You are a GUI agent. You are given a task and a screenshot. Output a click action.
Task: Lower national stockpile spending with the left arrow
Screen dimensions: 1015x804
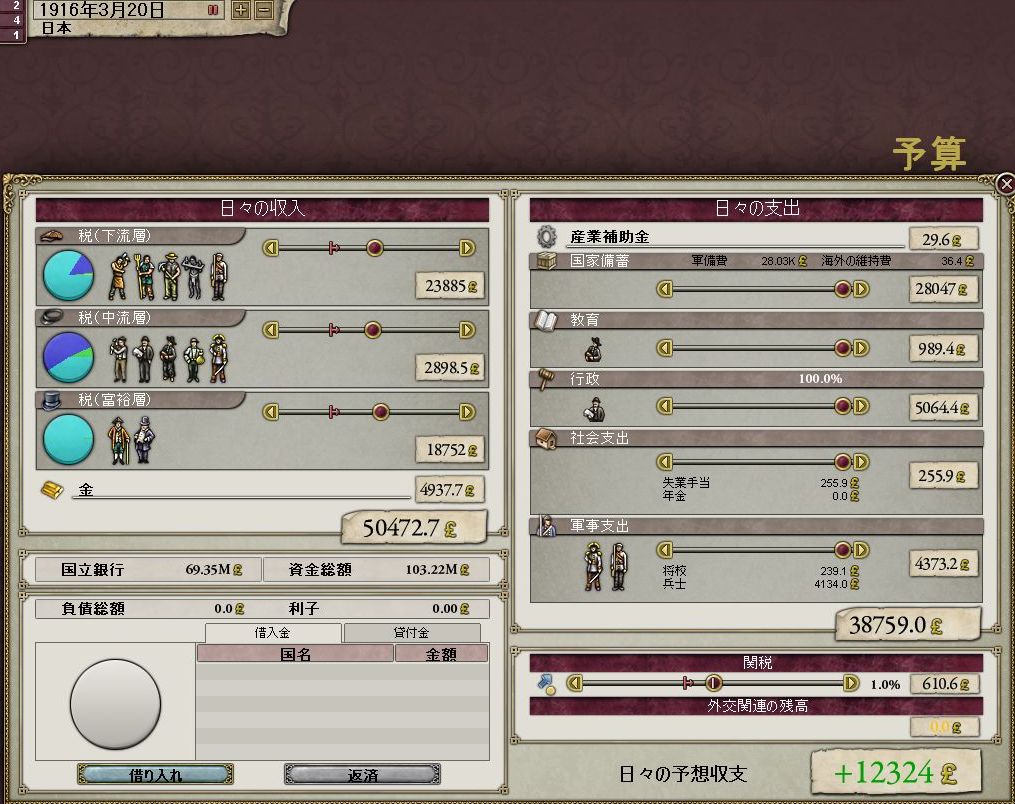tap(664, 289)
